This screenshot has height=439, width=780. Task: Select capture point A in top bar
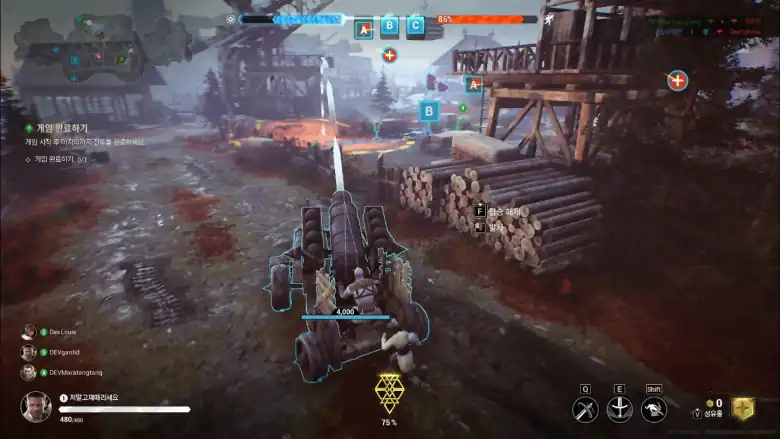[363, 27]
